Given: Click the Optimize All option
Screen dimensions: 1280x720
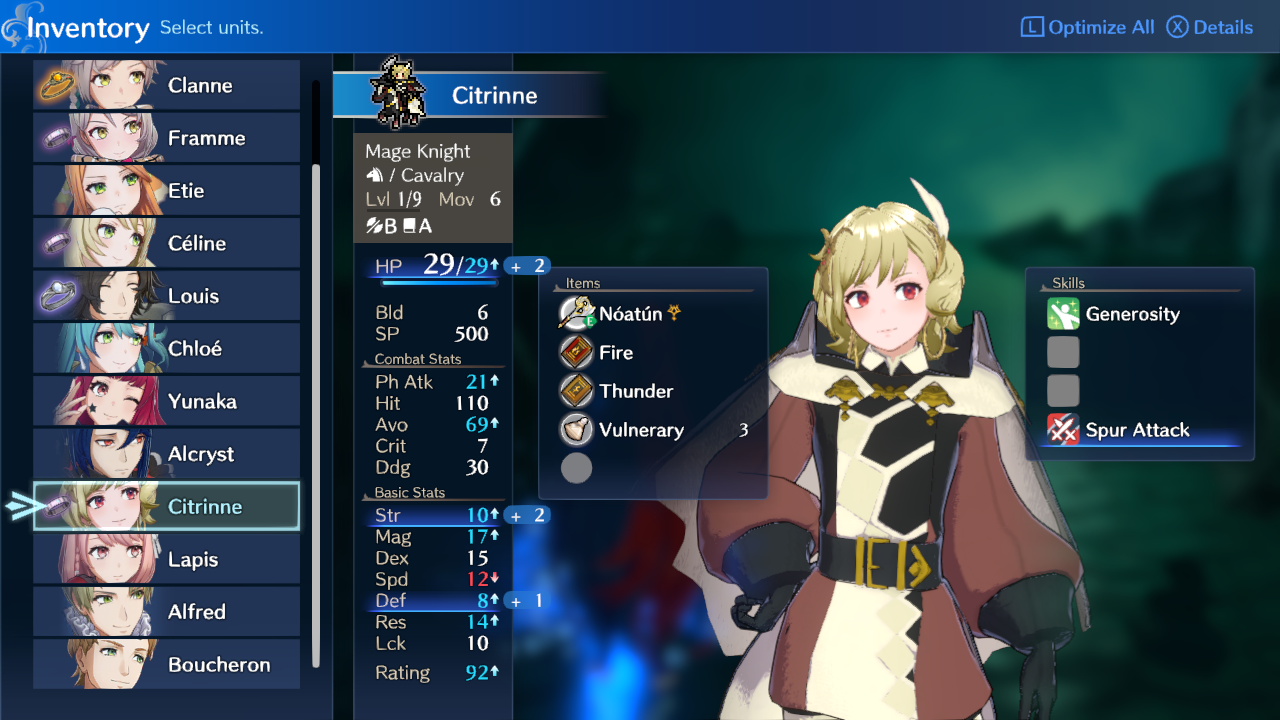Looking at the screenshot, I should coord(1088,27).
